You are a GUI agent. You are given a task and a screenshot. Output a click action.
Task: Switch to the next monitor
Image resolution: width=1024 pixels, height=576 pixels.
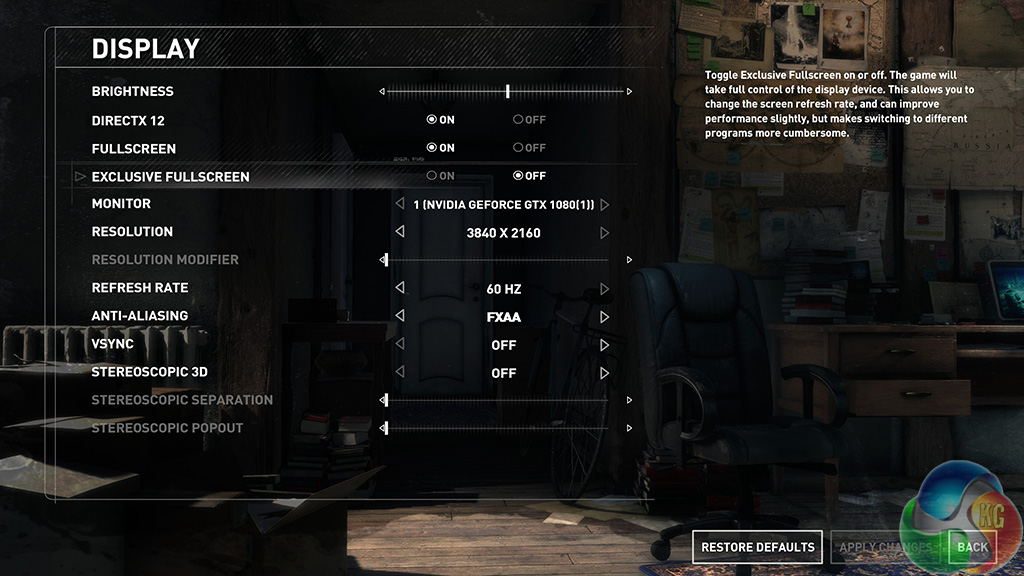click(605, 204)
